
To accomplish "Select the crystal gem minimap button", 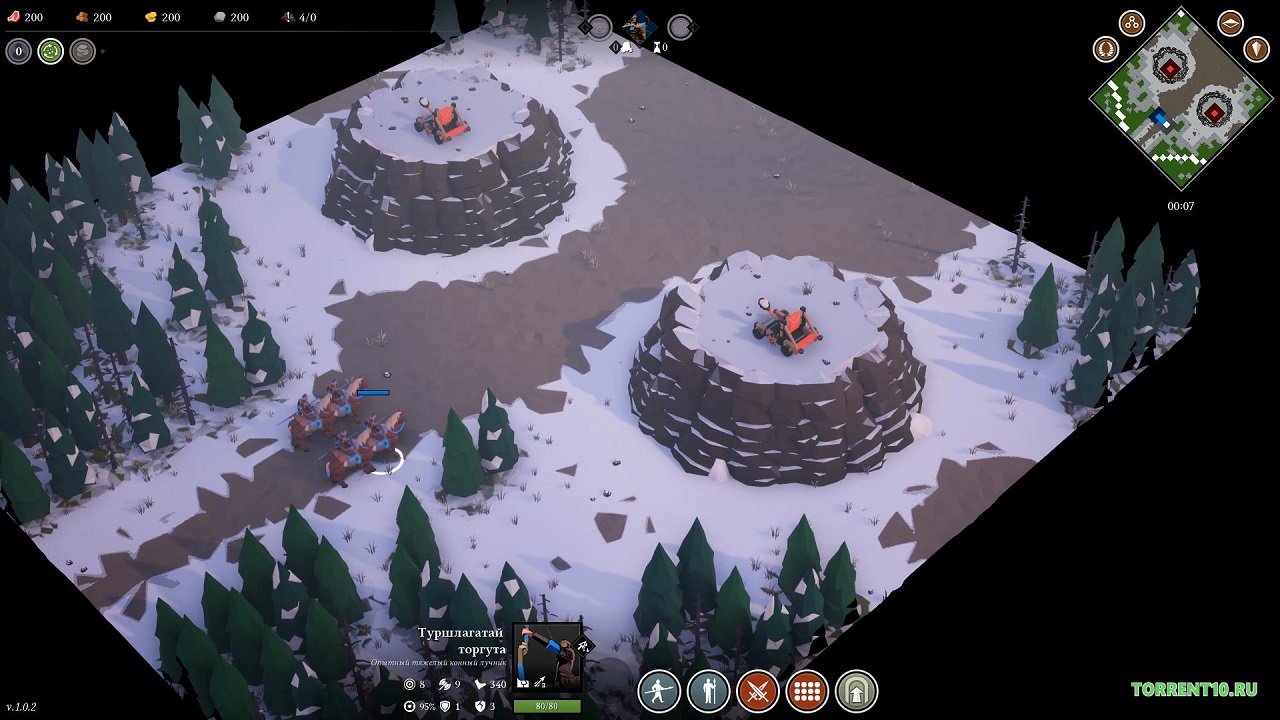I will pos(1256,48).
